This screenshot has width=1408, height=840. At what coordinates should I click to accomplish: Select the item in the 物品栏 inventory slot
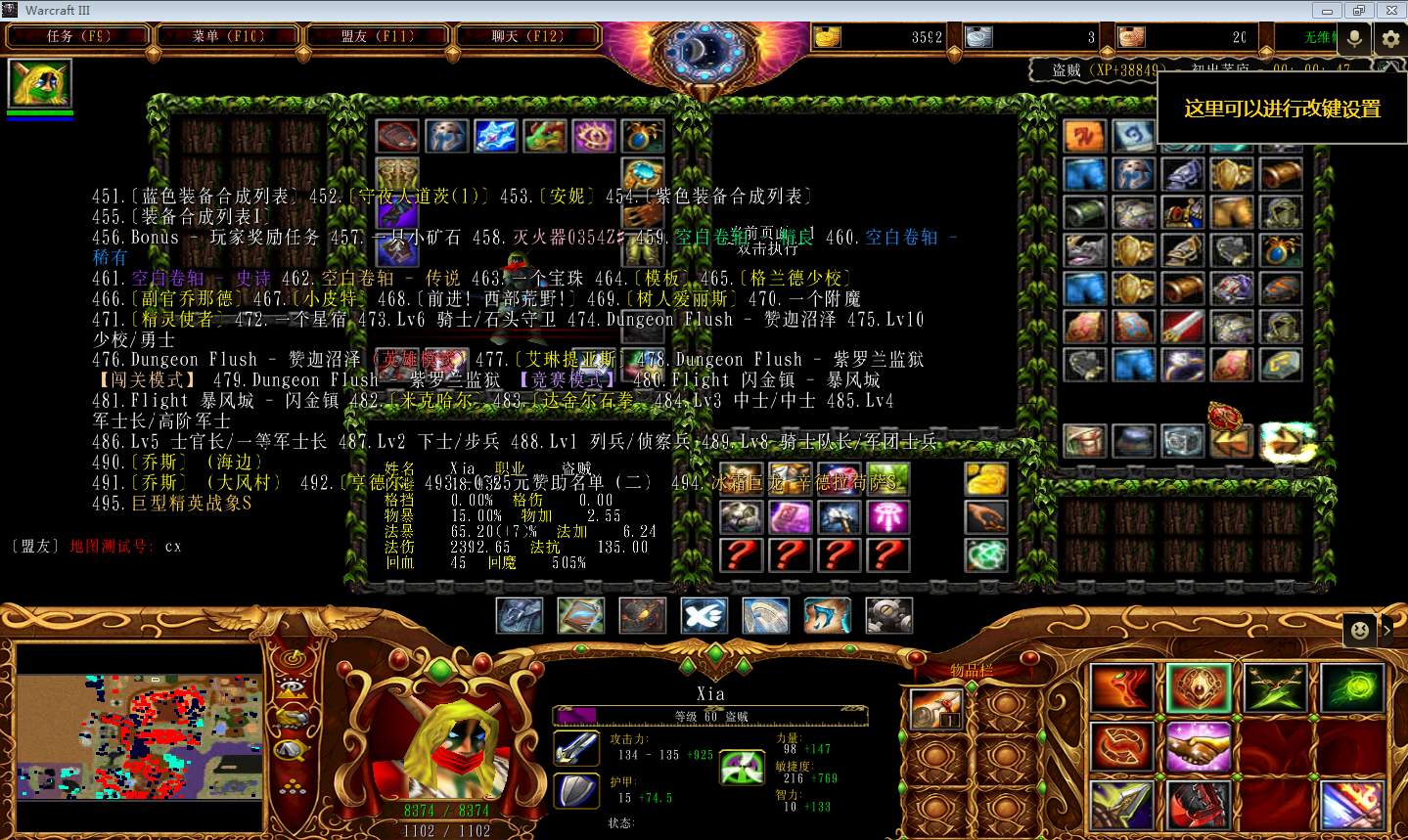tap(936, 710)
